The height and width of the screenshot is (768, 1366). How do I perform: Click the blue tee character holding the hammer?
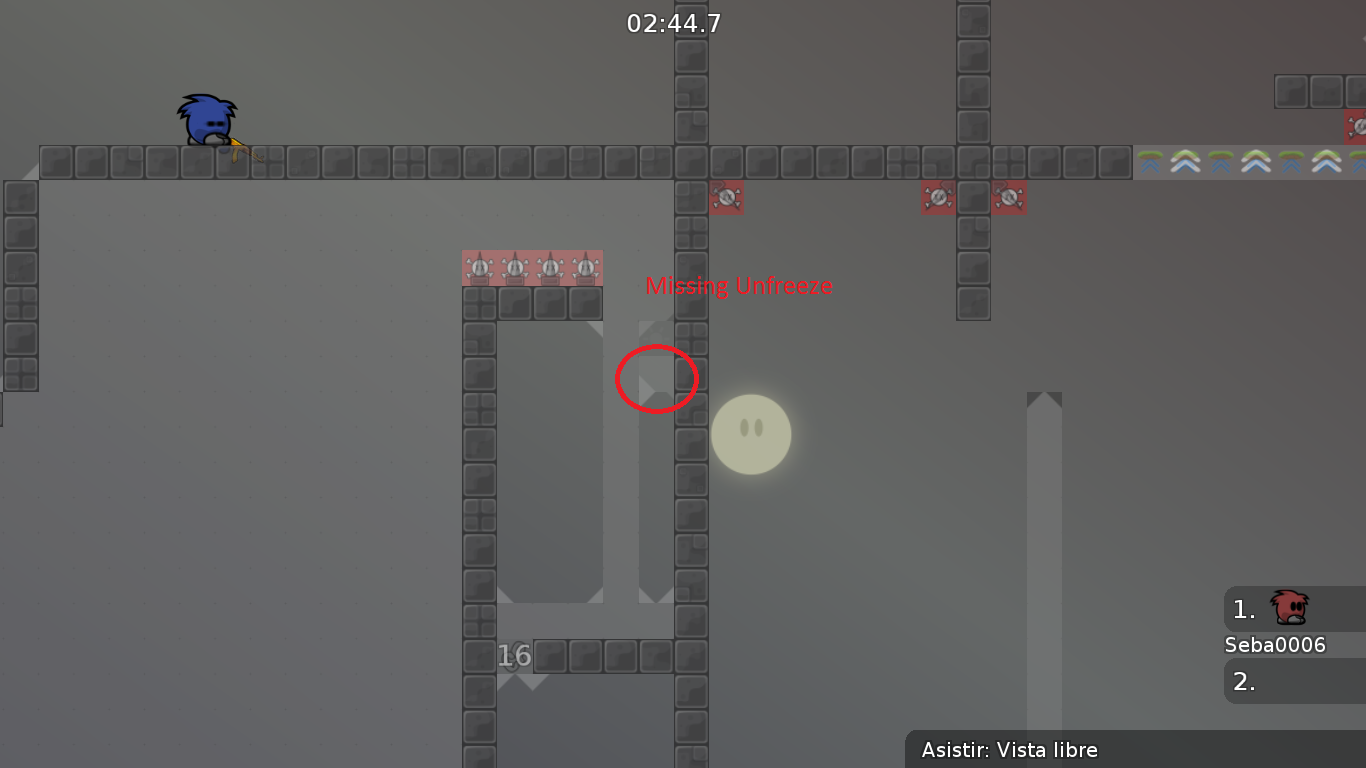pos(207,120)
